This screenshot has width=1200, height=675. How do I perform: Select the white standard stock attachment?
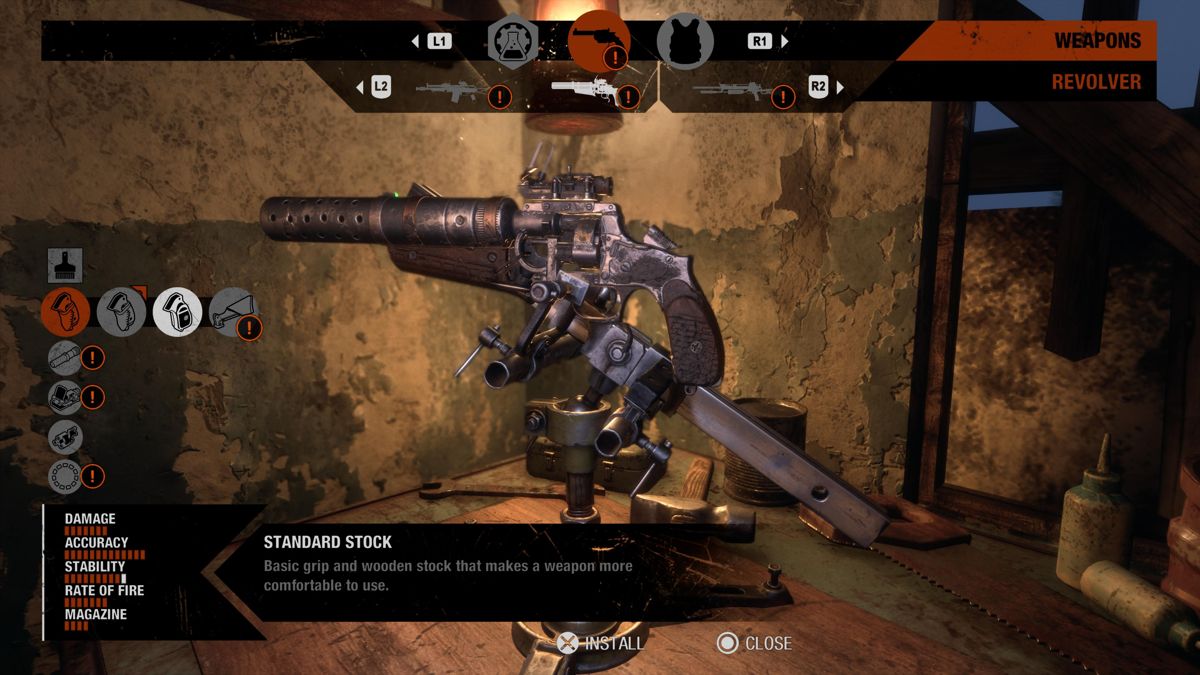pyautogui.click(x=177, y=312)
